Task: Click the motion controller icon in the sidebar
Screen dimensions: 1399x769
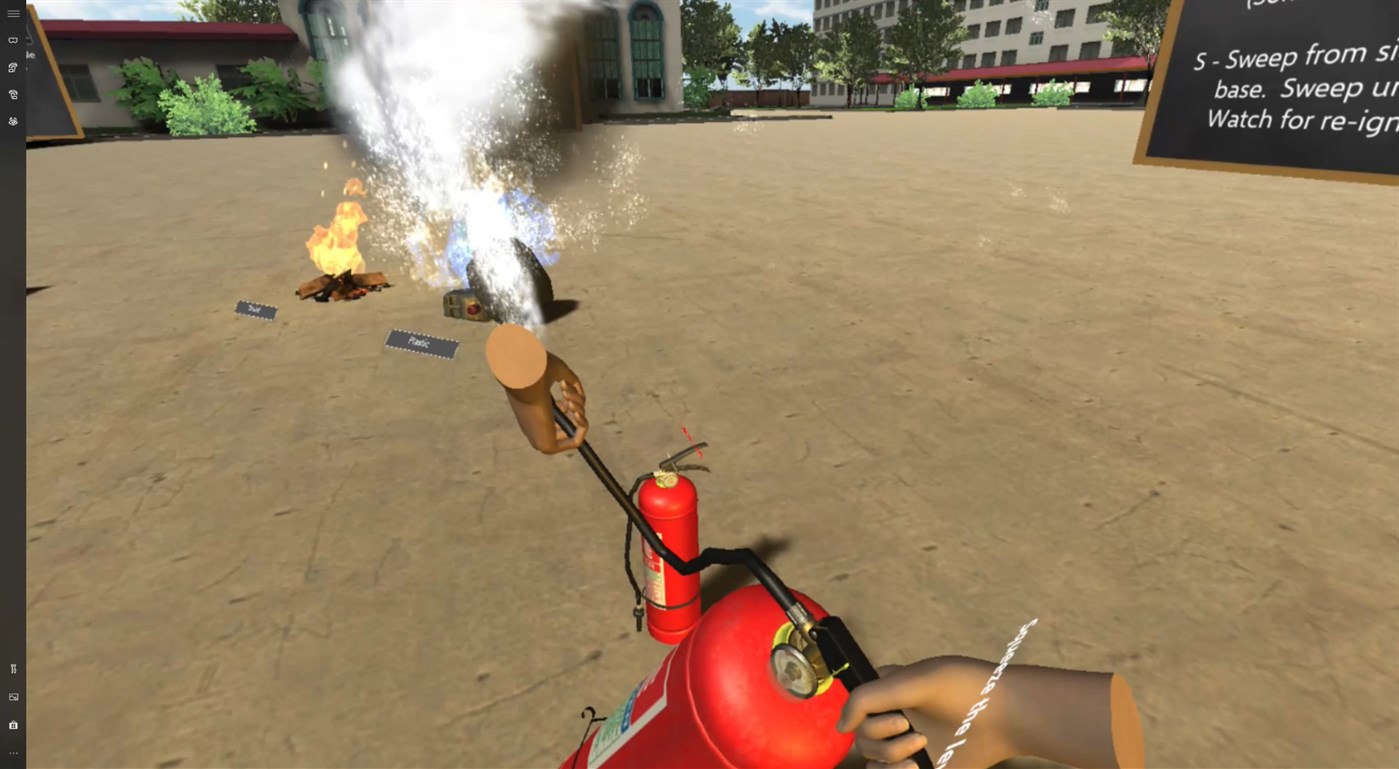Action: coord(12,67)
